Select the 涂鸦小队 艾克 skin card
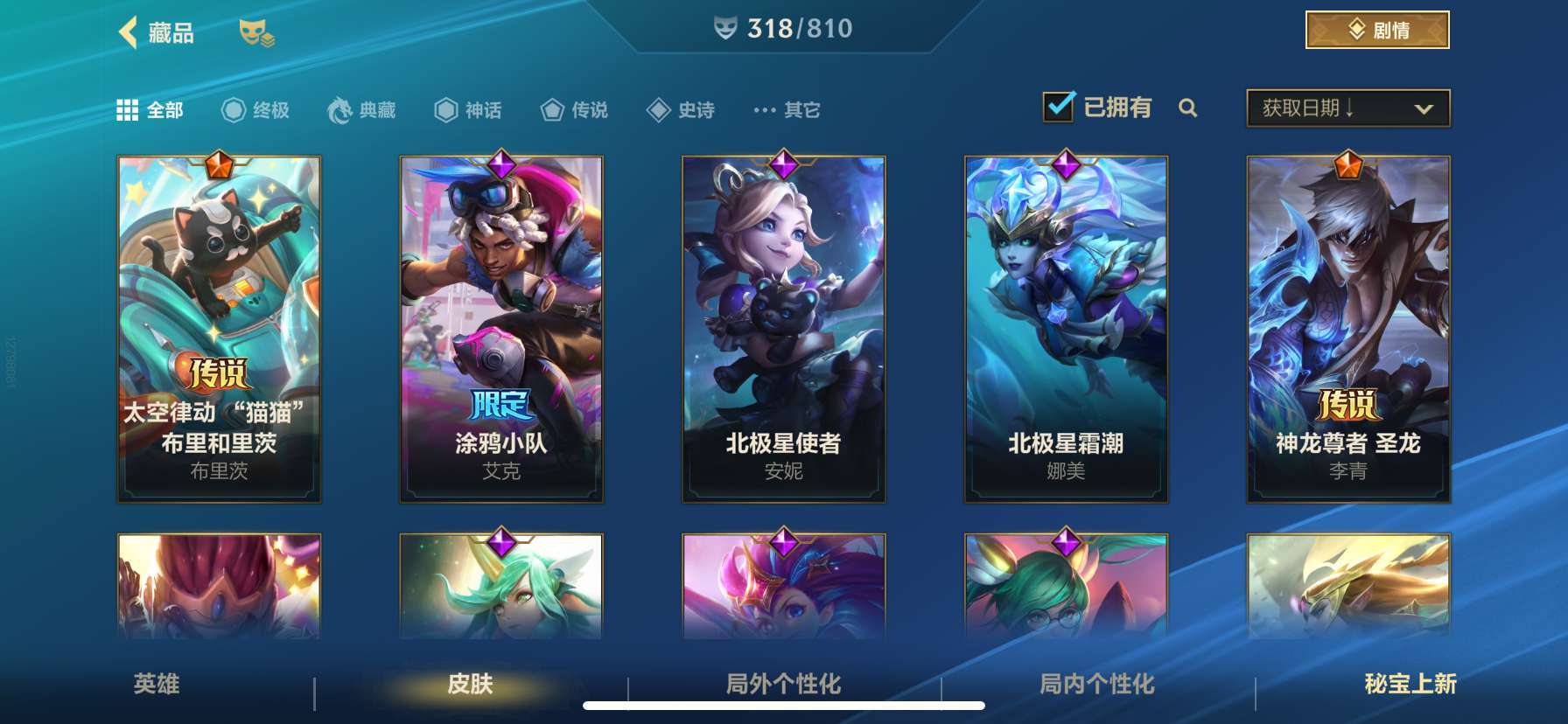Image resolution: width=1568 pixels, height=724 pixels. (501, 328)
